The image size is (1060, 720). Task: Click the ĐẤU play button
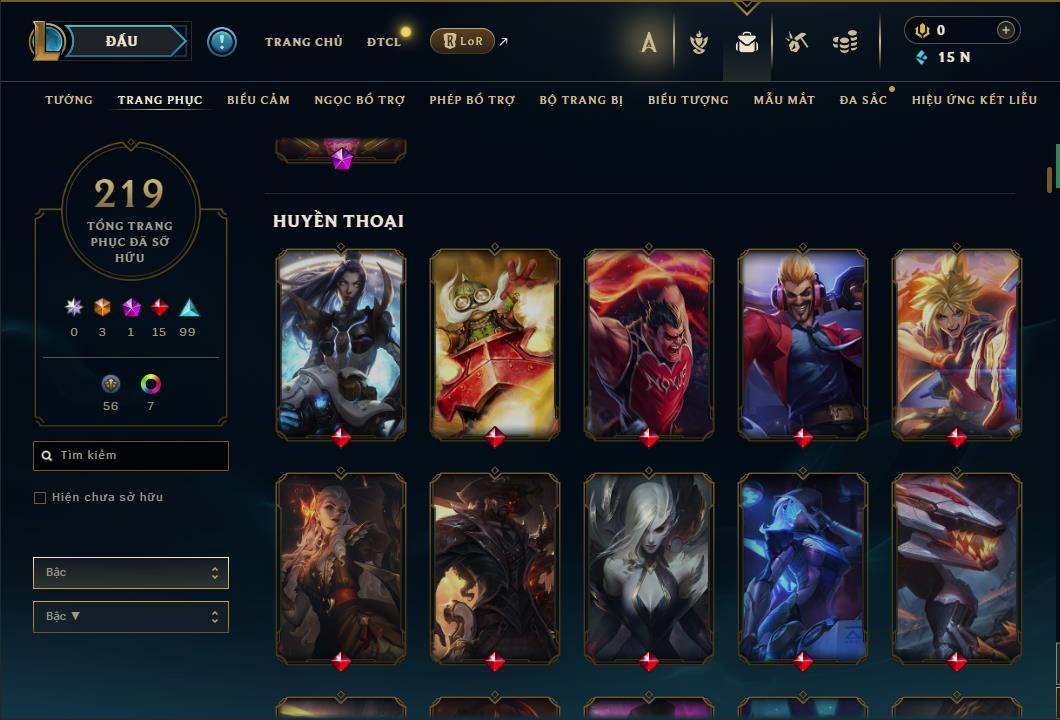click(120, 41)
